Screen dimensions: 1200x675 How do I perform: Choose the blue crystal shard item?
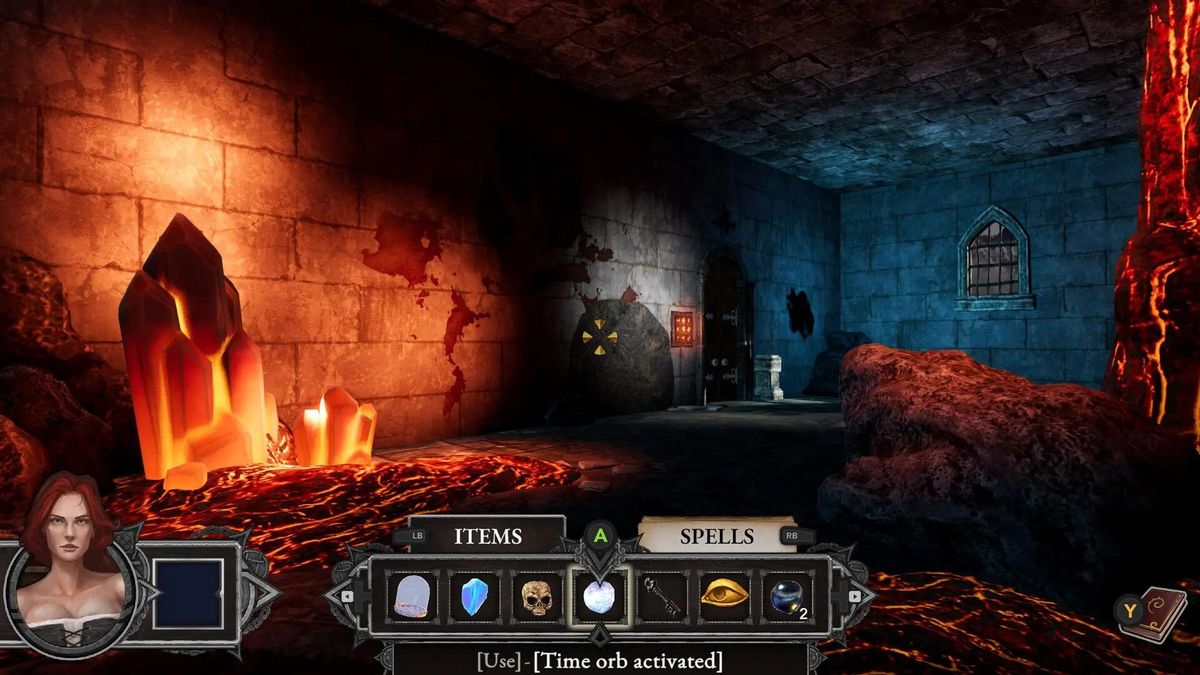tap(474, 597)
